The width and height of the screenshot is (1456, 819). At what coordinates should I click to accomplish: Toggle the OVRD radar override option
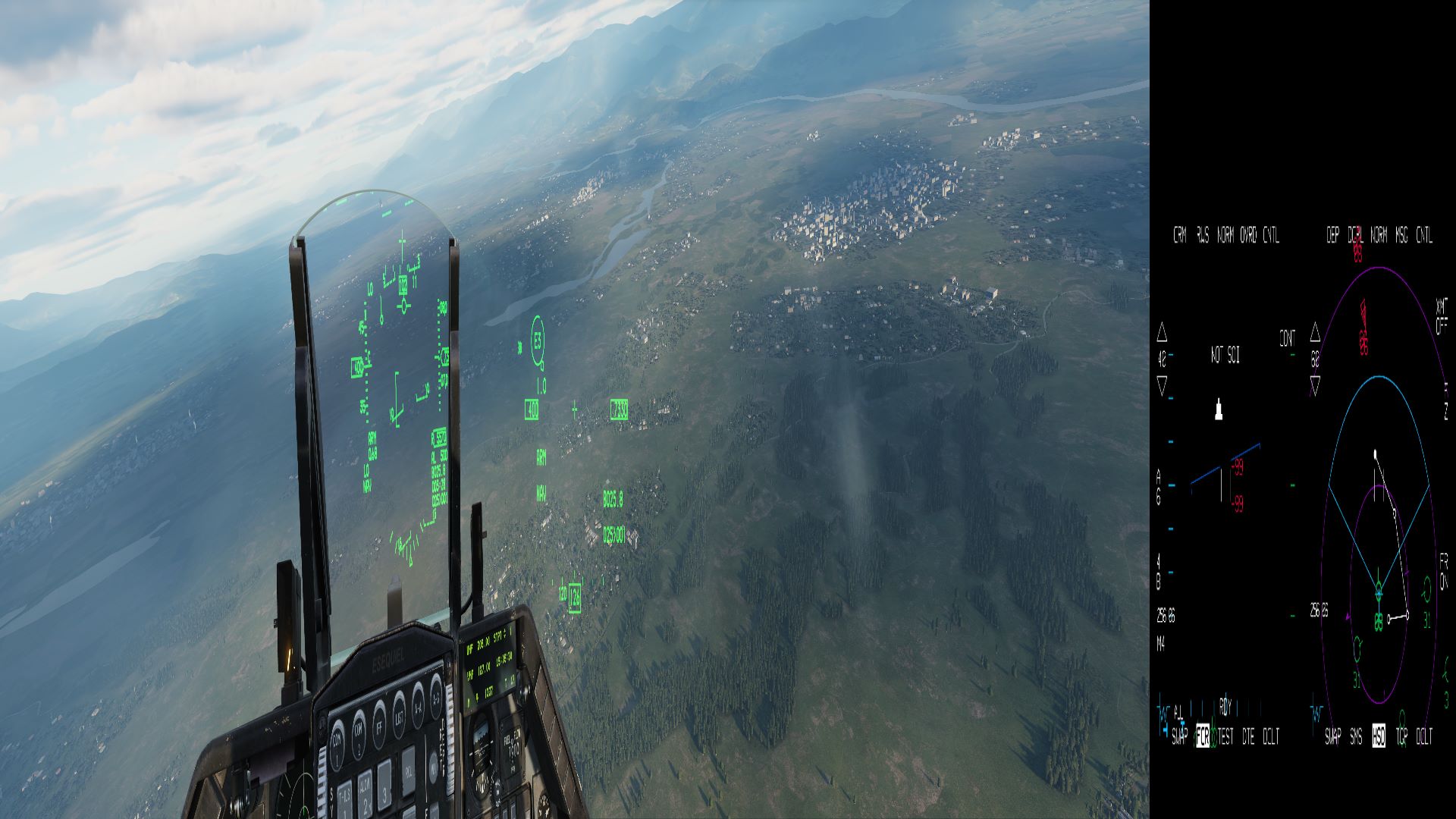point(1248,236)
